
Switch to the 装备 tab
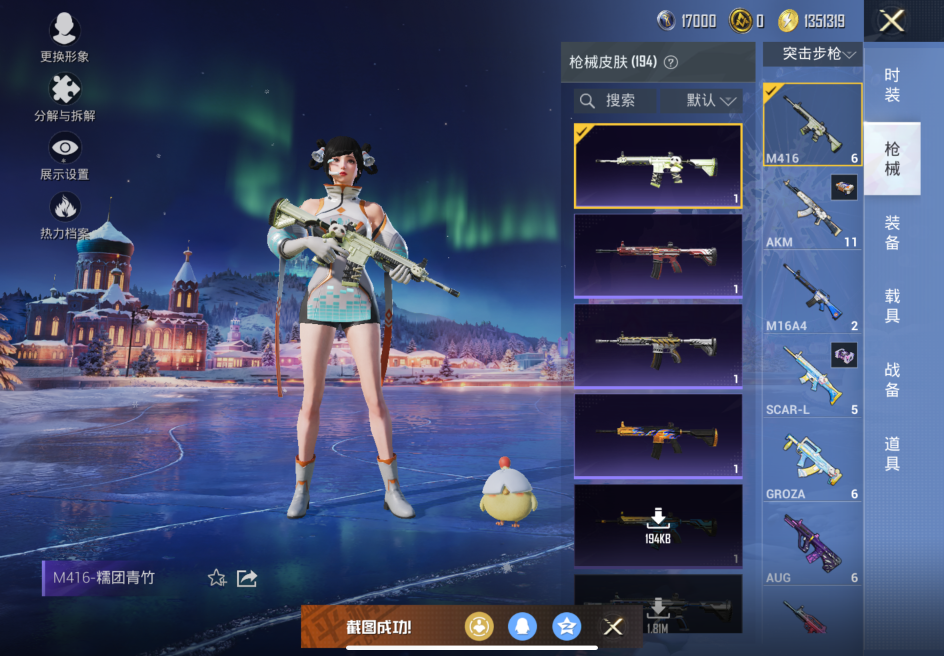(892, 233)
